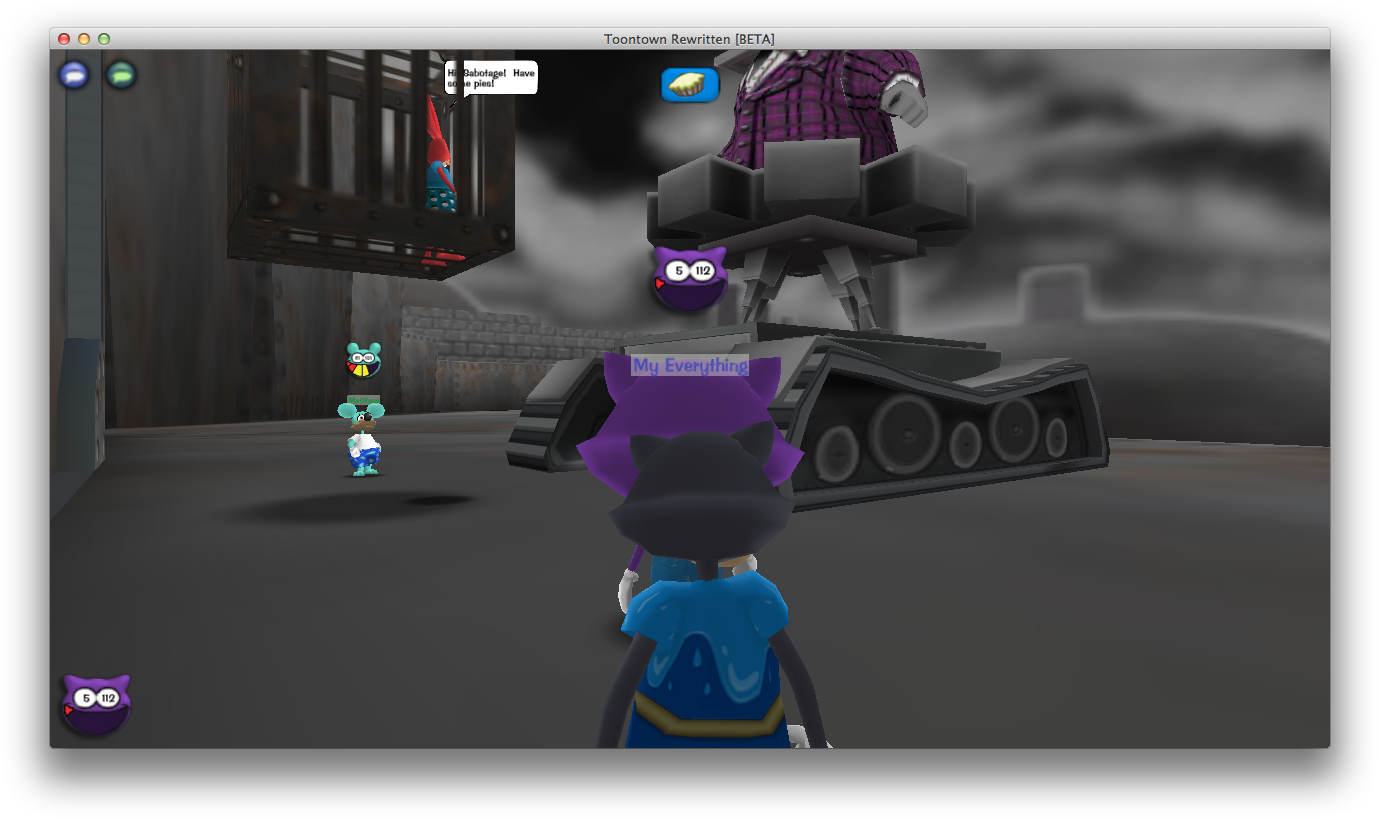
Task: Click your purple laff meter in the corner
Action: (96, 704)
